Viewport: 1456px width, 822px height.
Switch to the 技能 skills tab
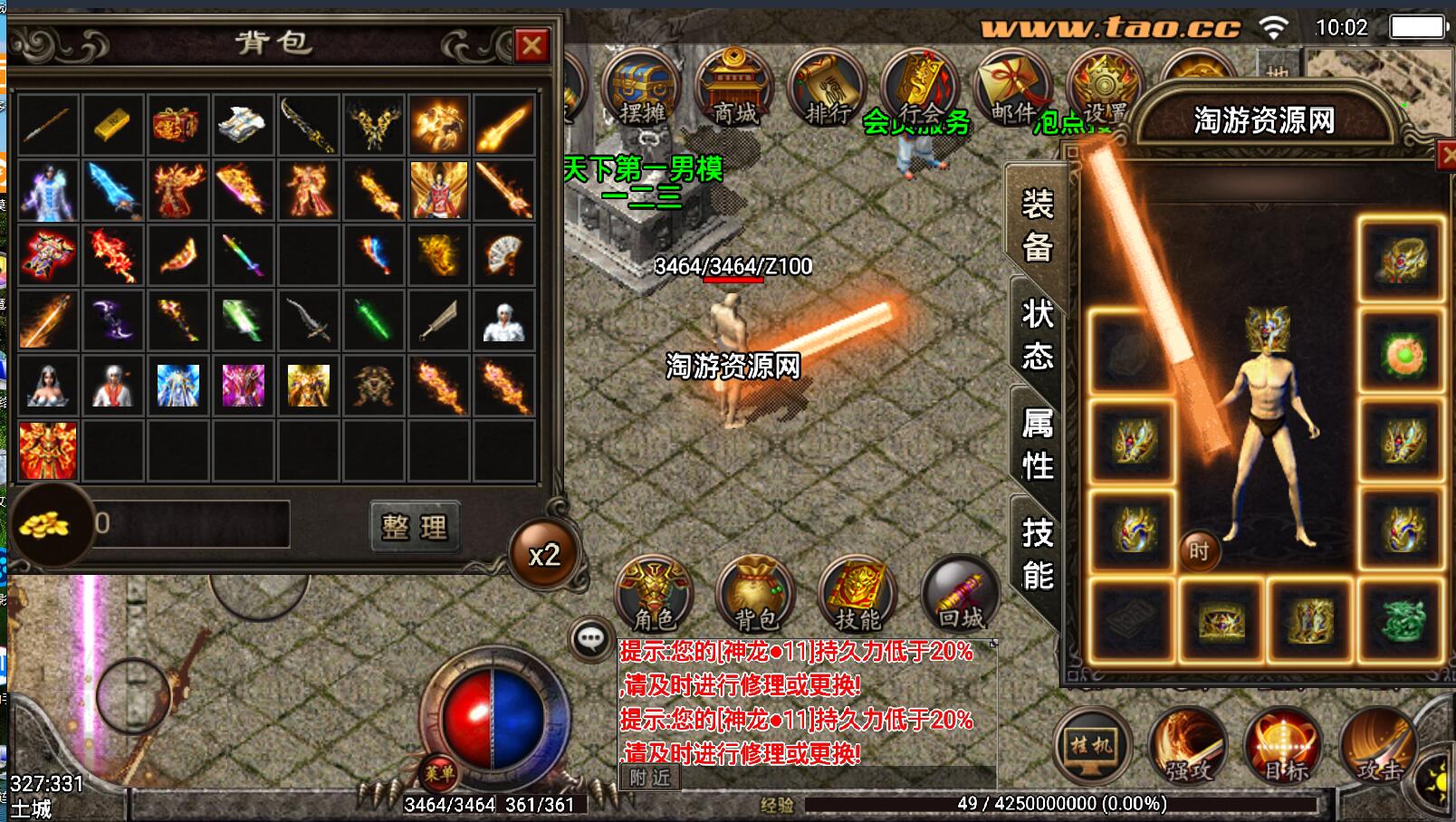(1037, 552)
